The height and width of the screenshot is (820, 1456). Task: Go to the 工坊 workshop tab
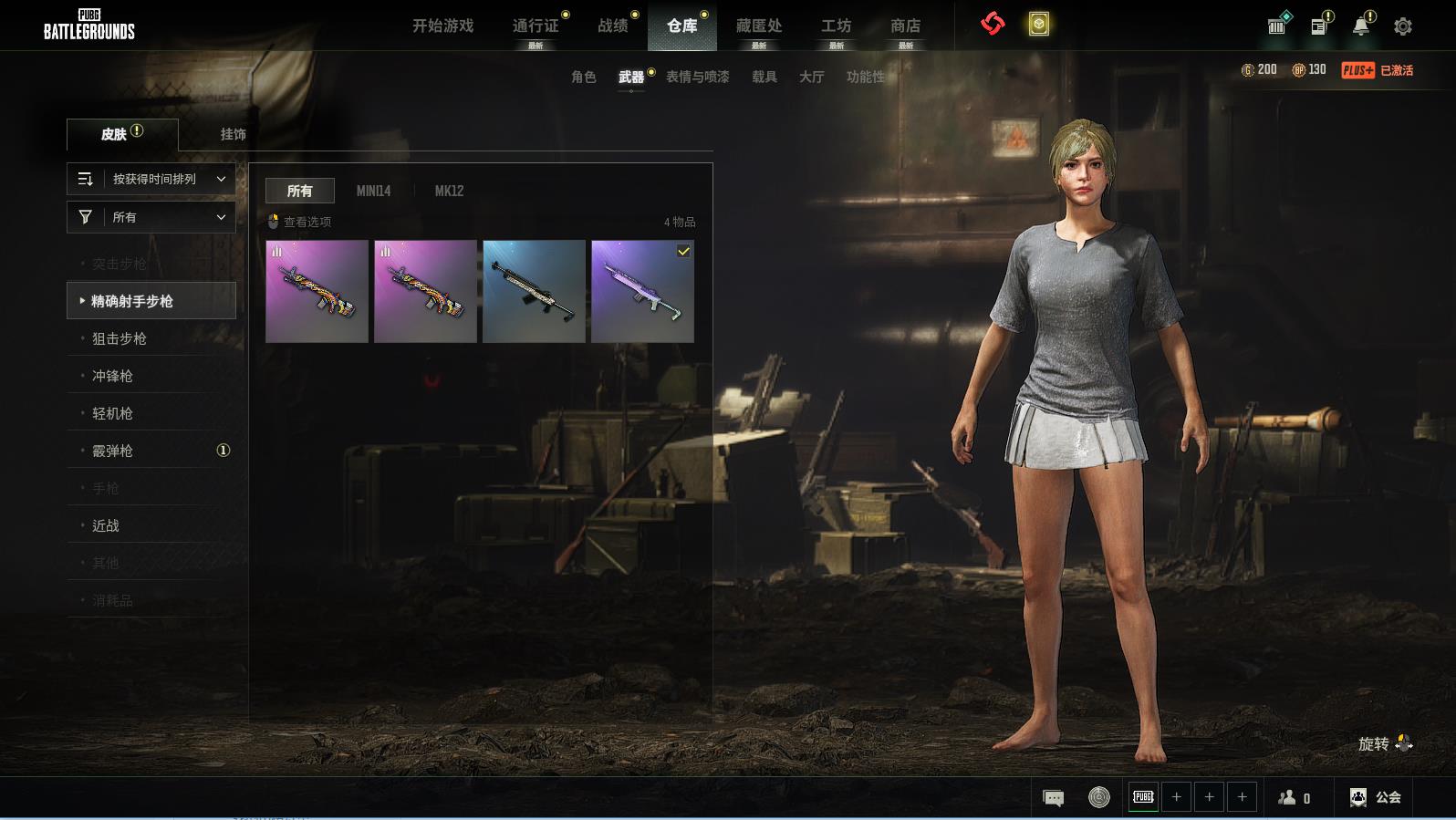click(836, 26)
